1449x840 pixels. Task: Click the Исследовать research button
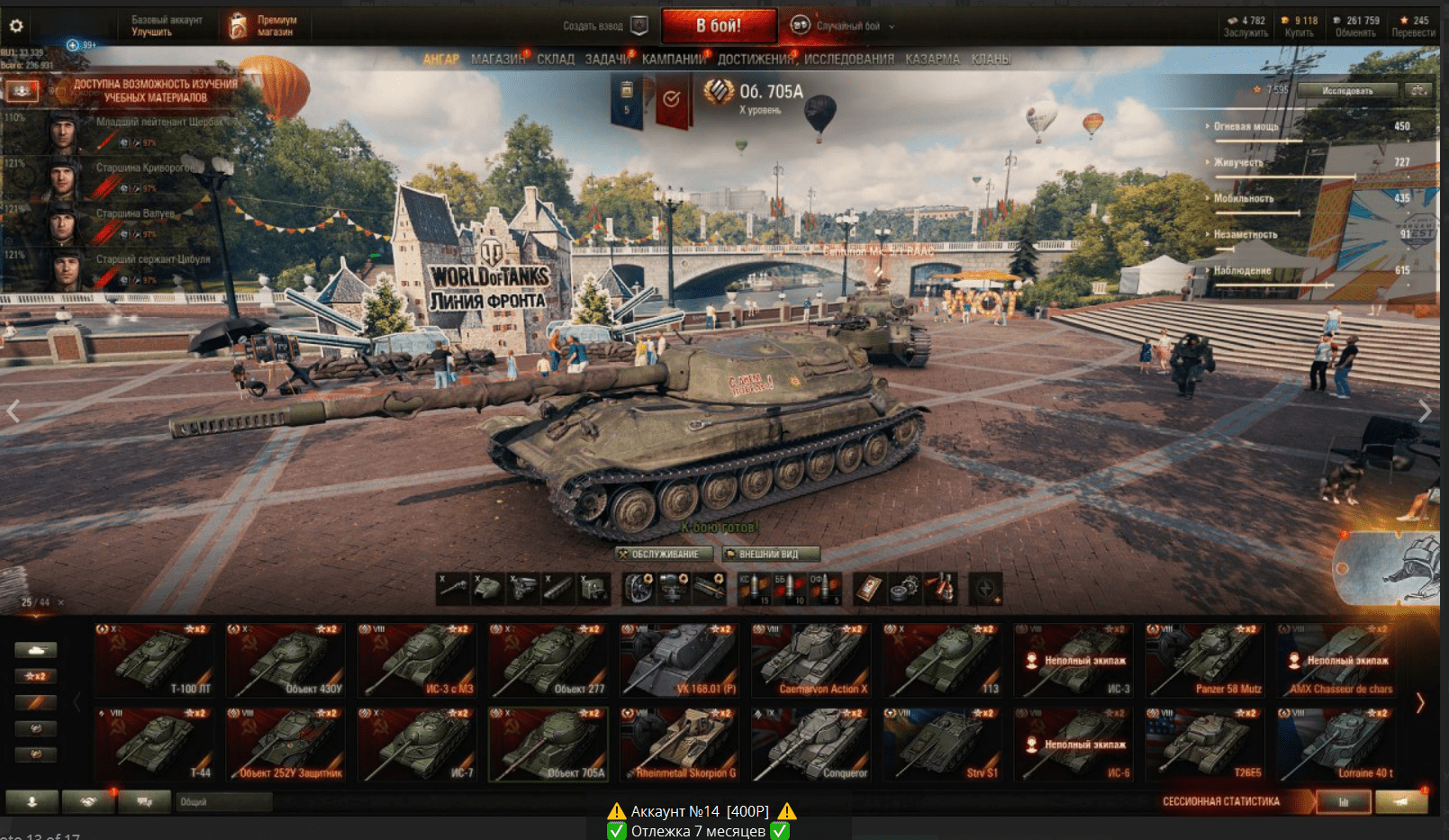click(x=1347, y=91)
